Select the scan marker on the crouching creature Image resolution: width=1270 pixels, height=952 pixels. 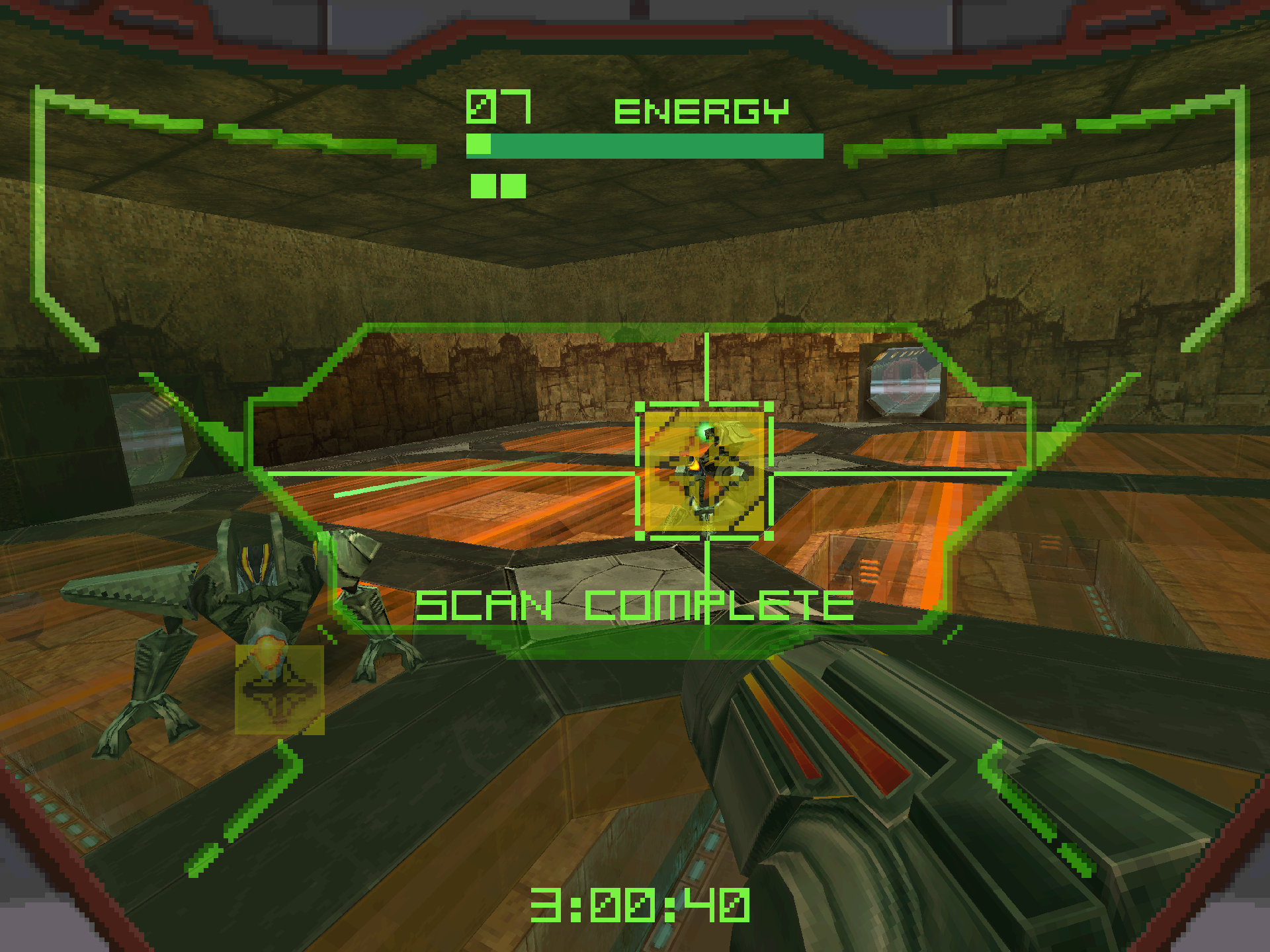click(280, 690)
